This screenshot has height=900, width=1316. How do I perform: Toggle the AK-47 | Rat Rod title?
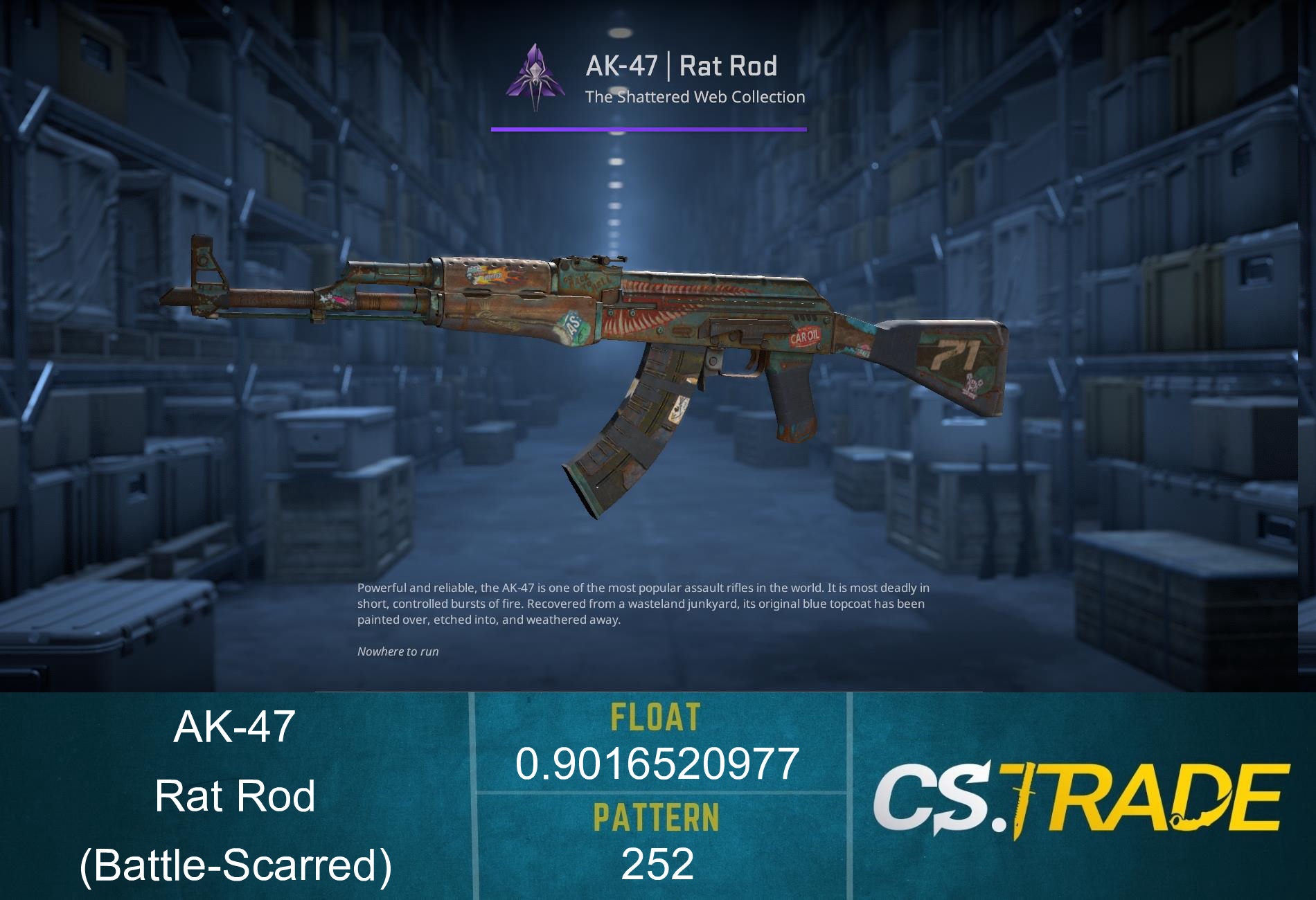pyautogui.click(x=682, y=66)
